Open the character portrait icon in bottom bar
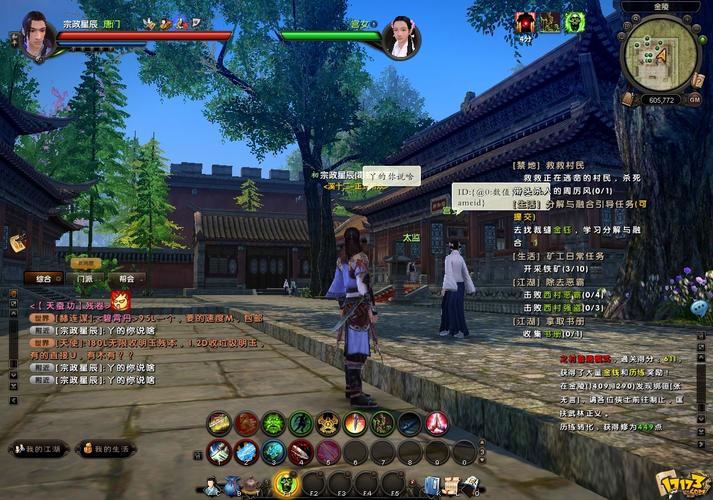 tap(212, 487)
